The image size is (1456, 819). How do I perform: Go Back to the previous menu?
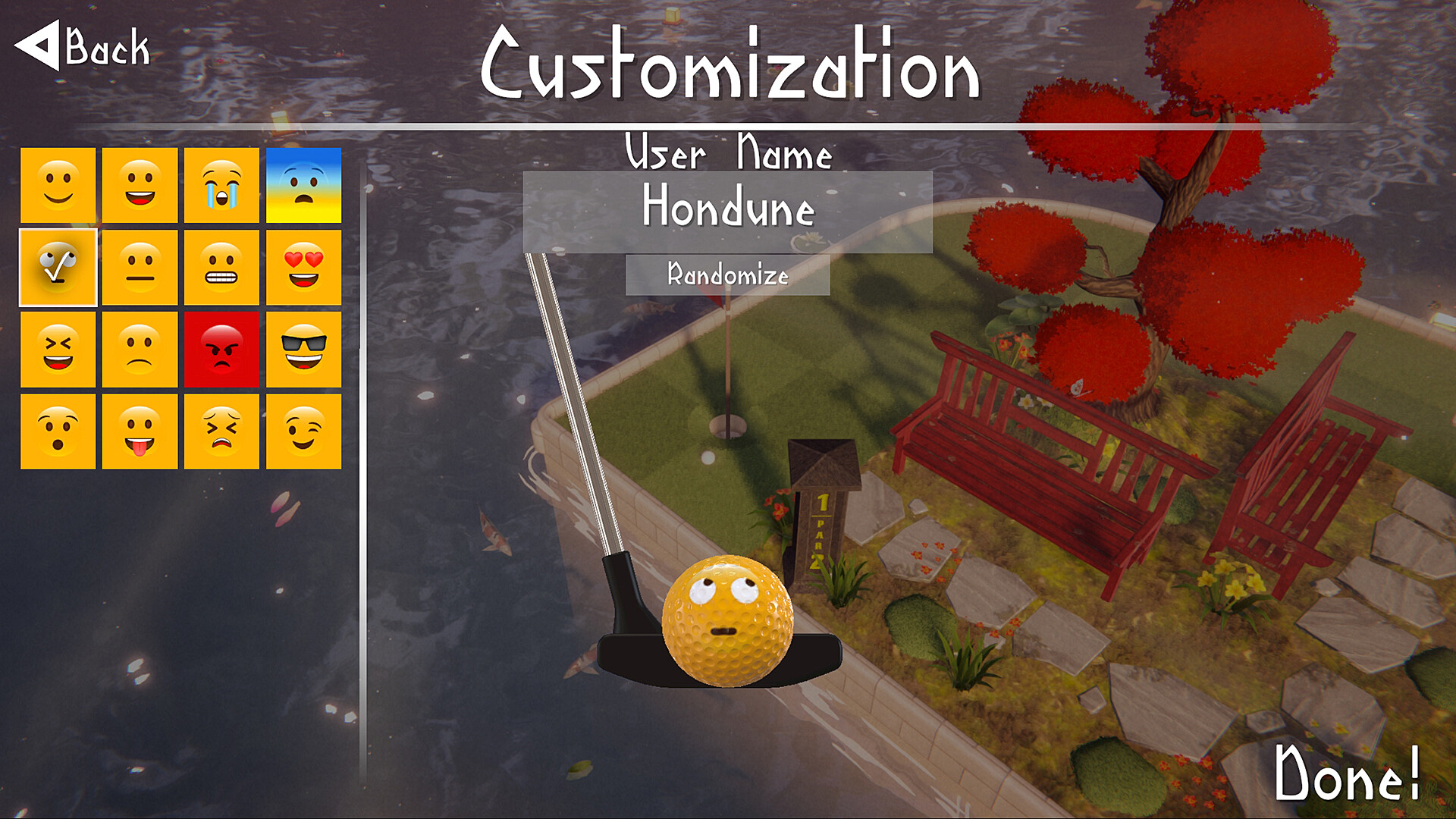coord(81,45)
